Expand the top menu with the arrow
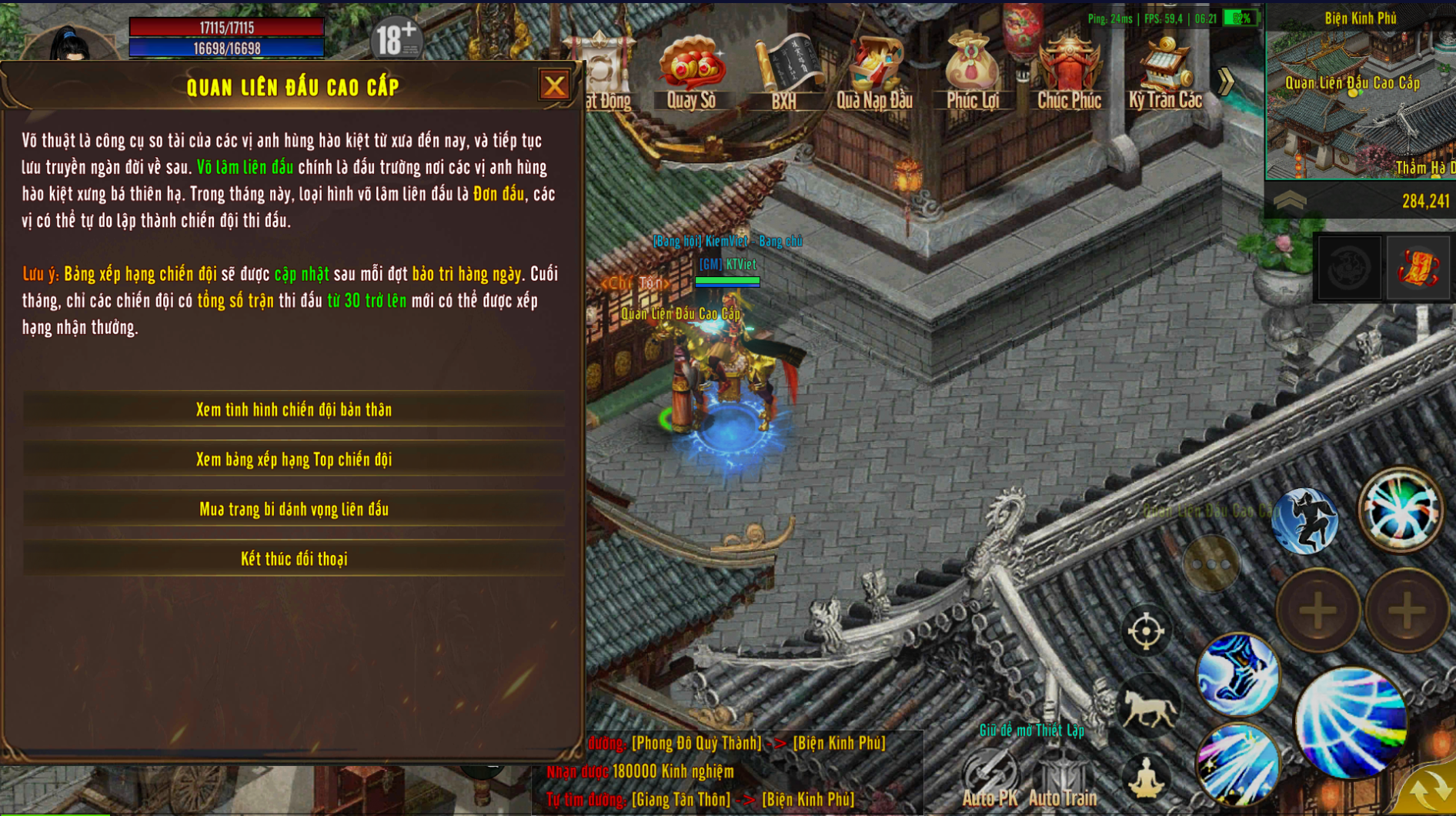The image size is (1456, 816). (x=1226, y=81)
